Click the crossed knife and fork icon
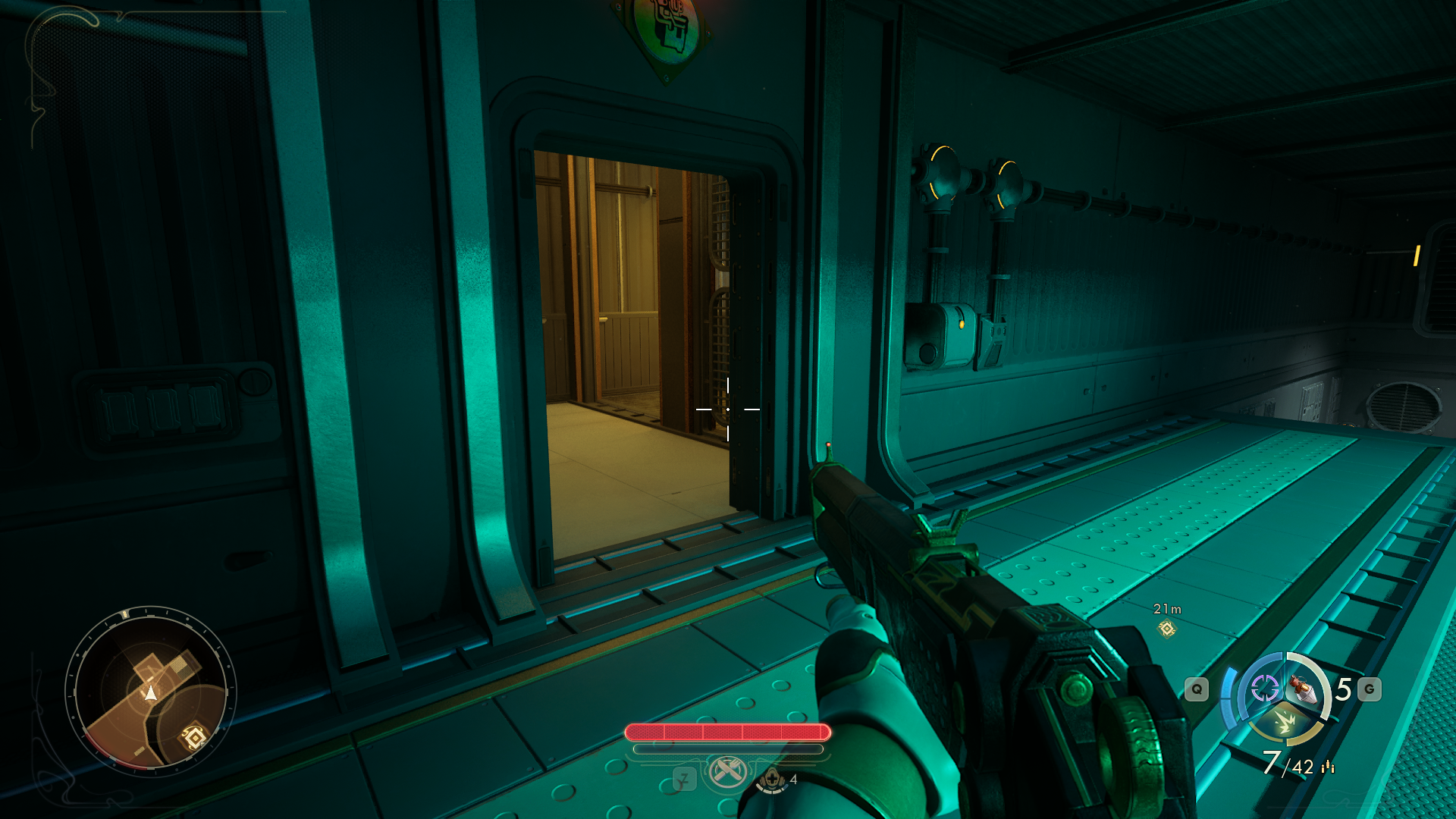The width and height of the screenshot is (1456, 819). click(727, 772)
